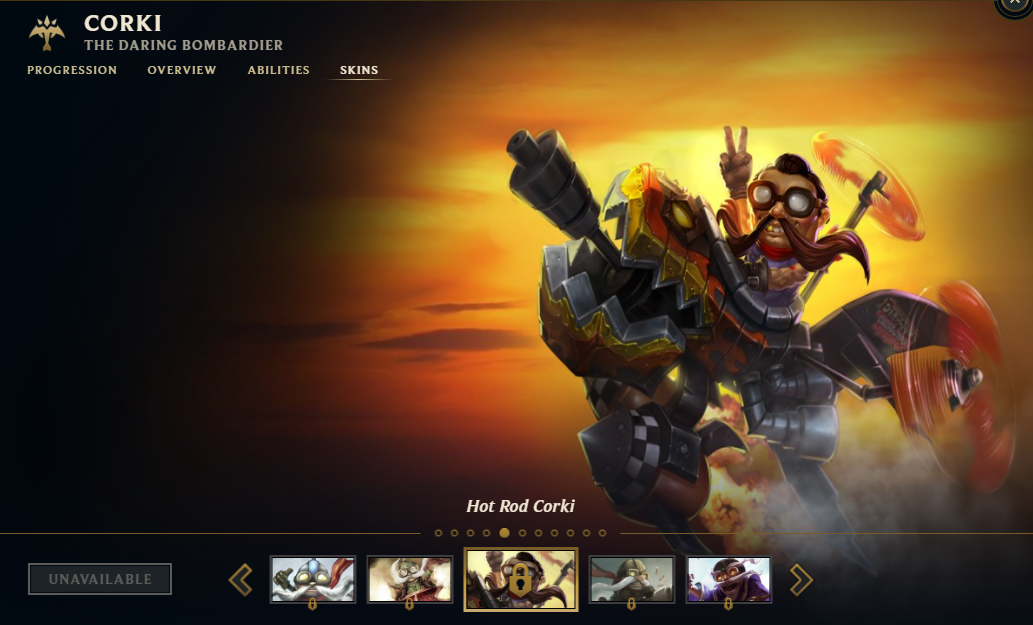Choose the red-coat Corki skin thumbnail
Viewport: 1033px width, 625px height.
pos(409,579)
